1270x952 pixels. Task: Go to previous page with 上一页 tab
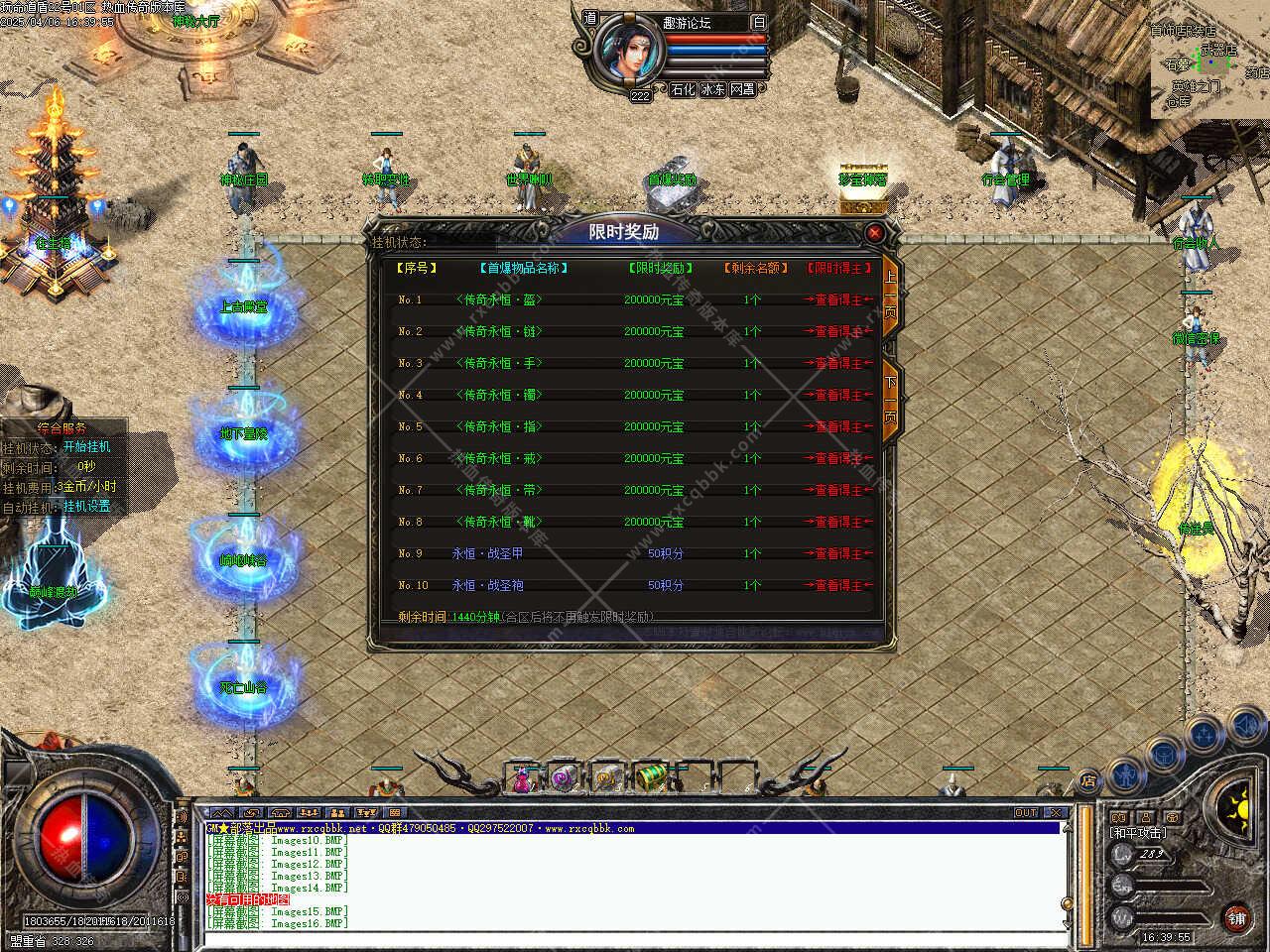[x=890, y=290]
